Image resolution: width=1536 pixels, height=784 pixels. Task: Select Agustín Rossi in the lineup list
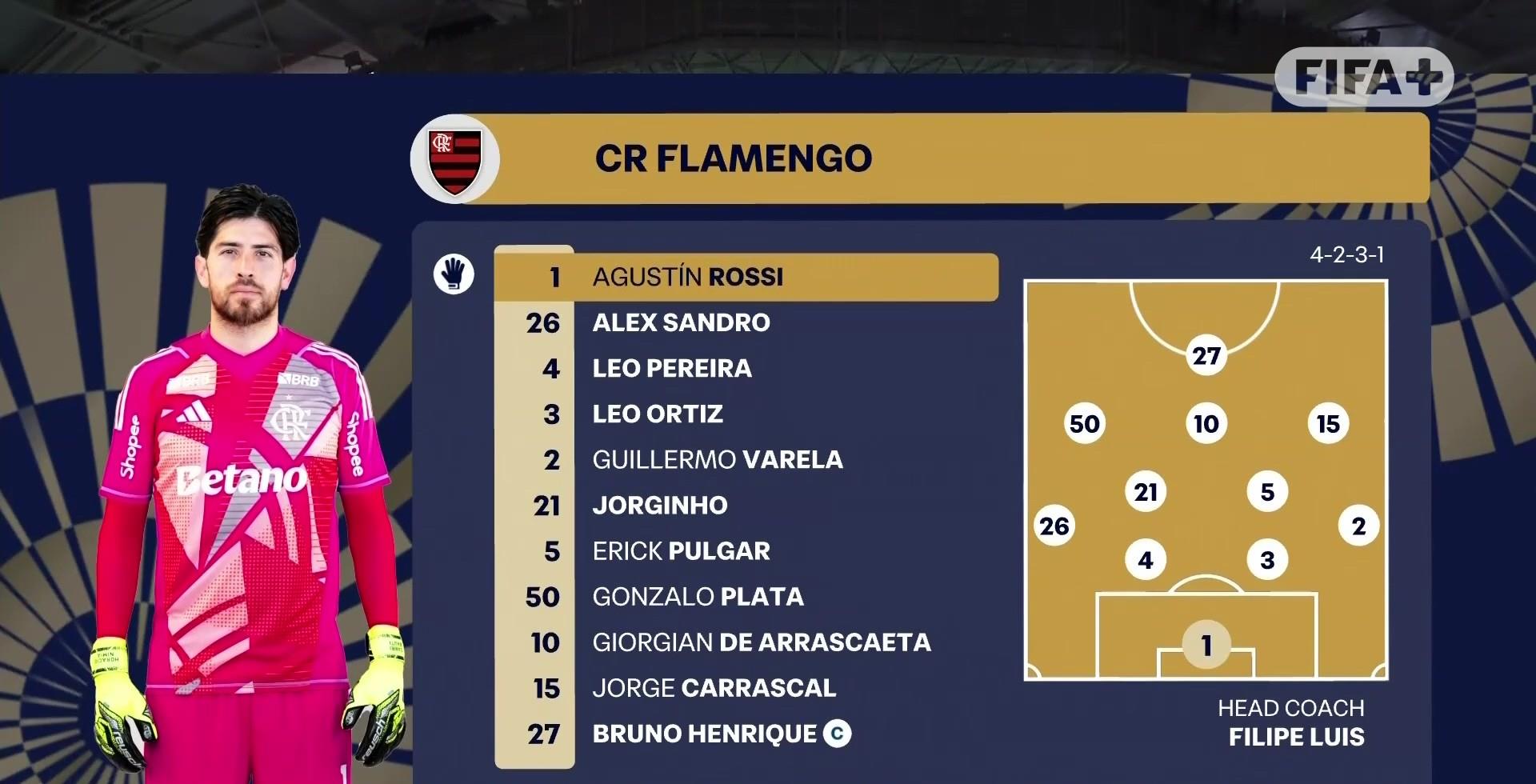[x=686, y=277]
